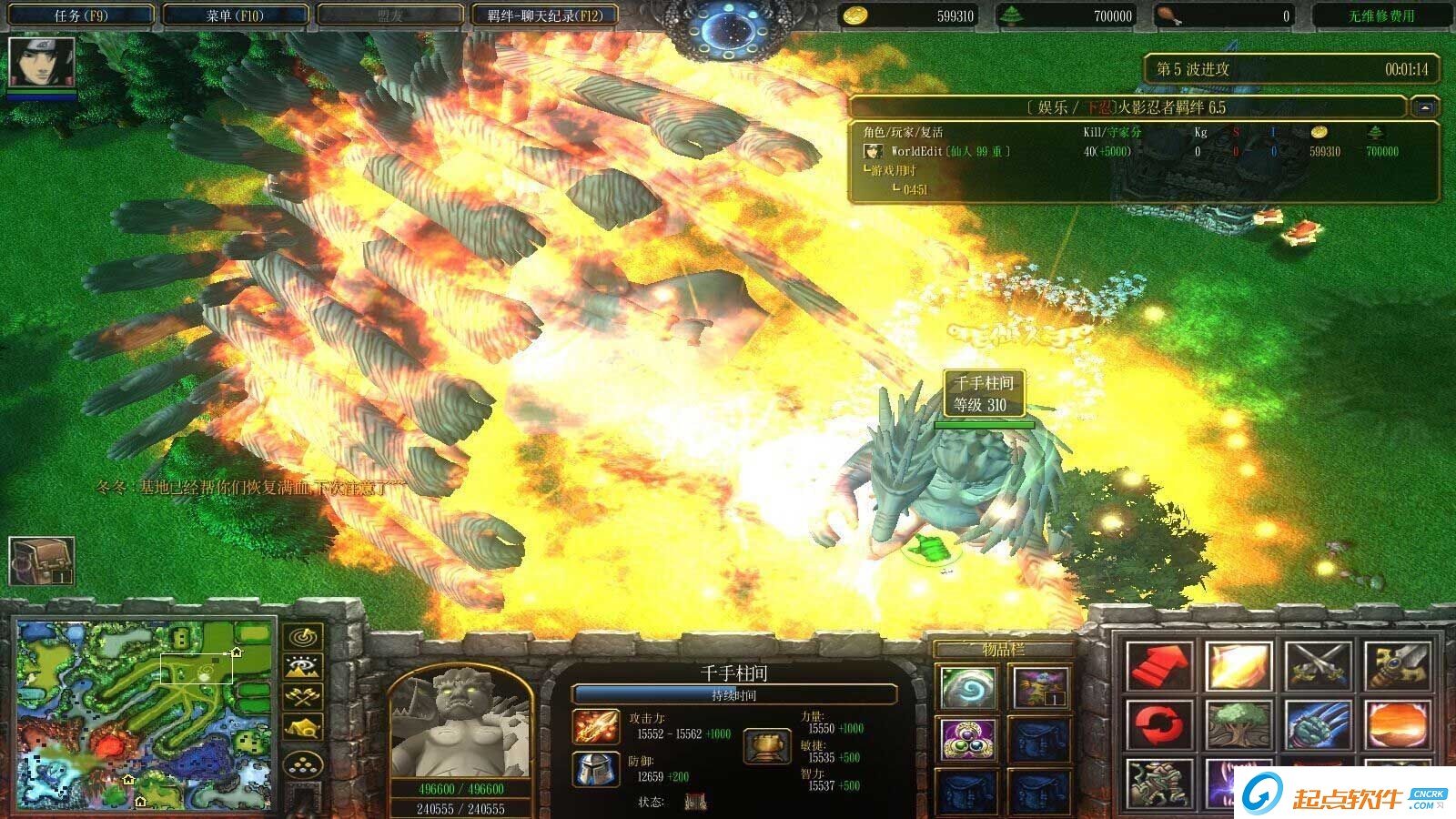Select the chest icon above the minimap
1456x819 pixels.
(41, 560)
